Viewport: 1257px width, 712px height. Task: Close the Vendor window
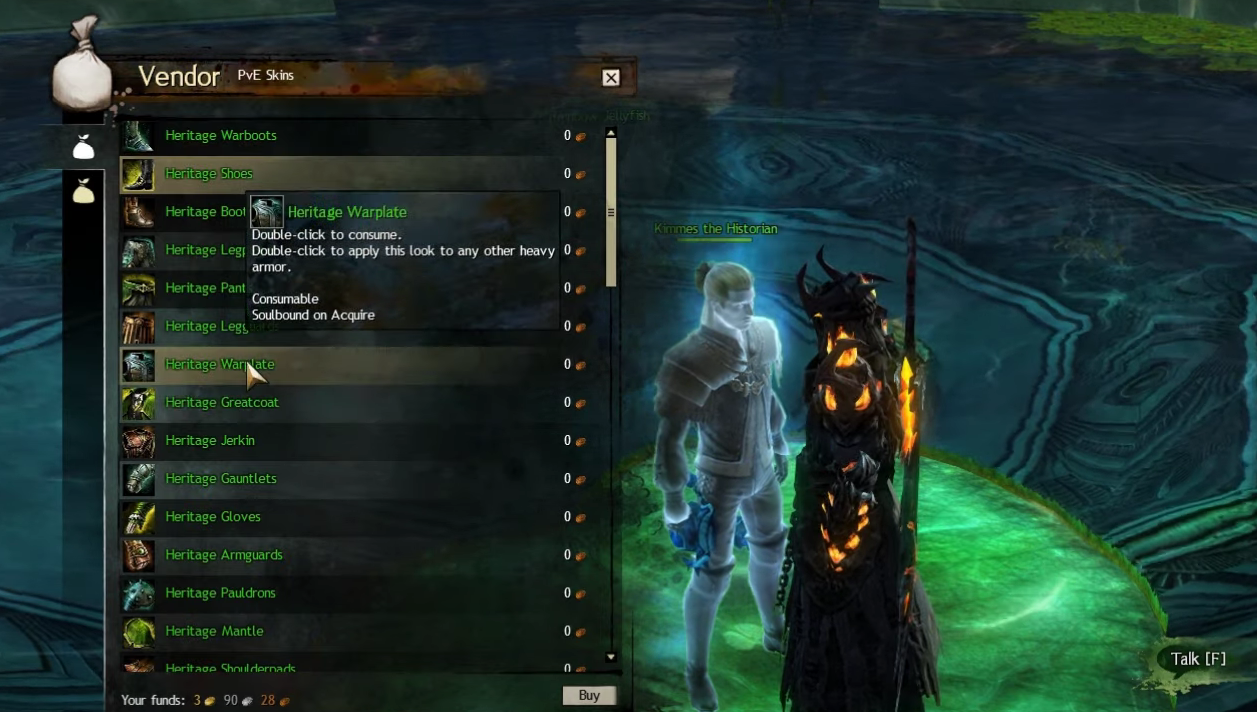point(611,78)
